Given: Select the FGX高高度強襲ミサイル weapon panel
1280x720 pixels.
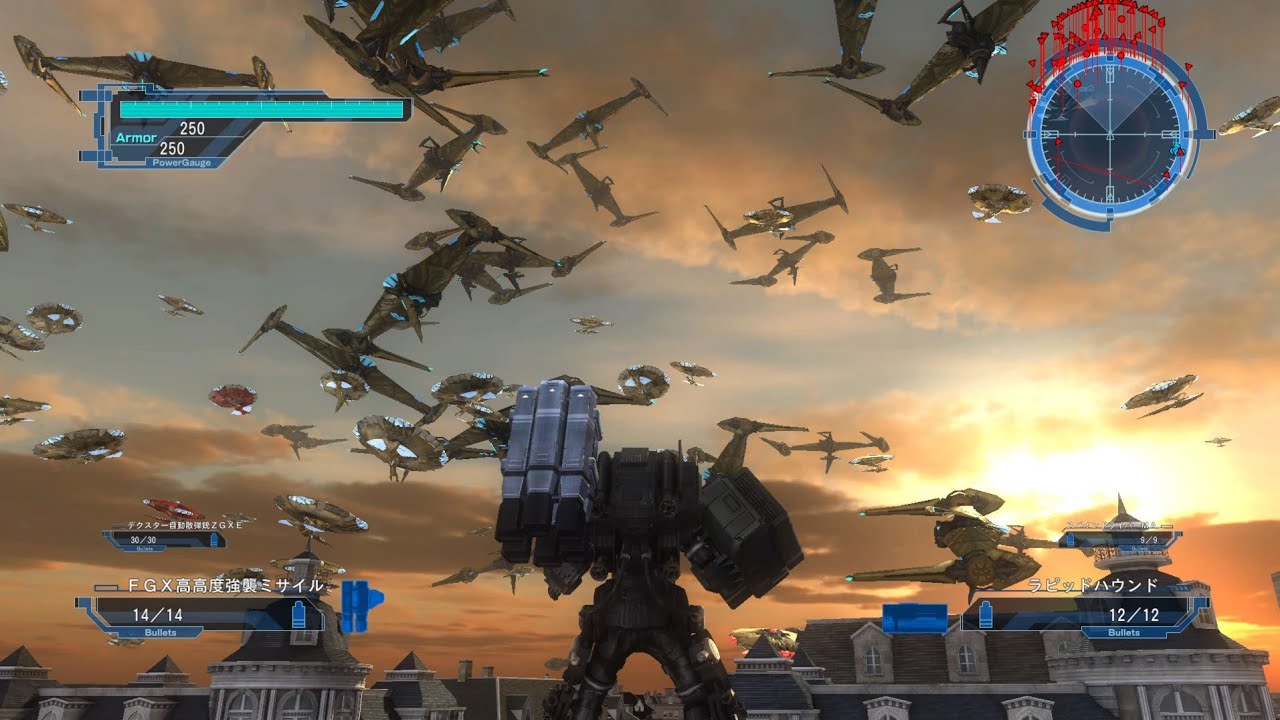Looking at the screenshot, I should point(207,607).
